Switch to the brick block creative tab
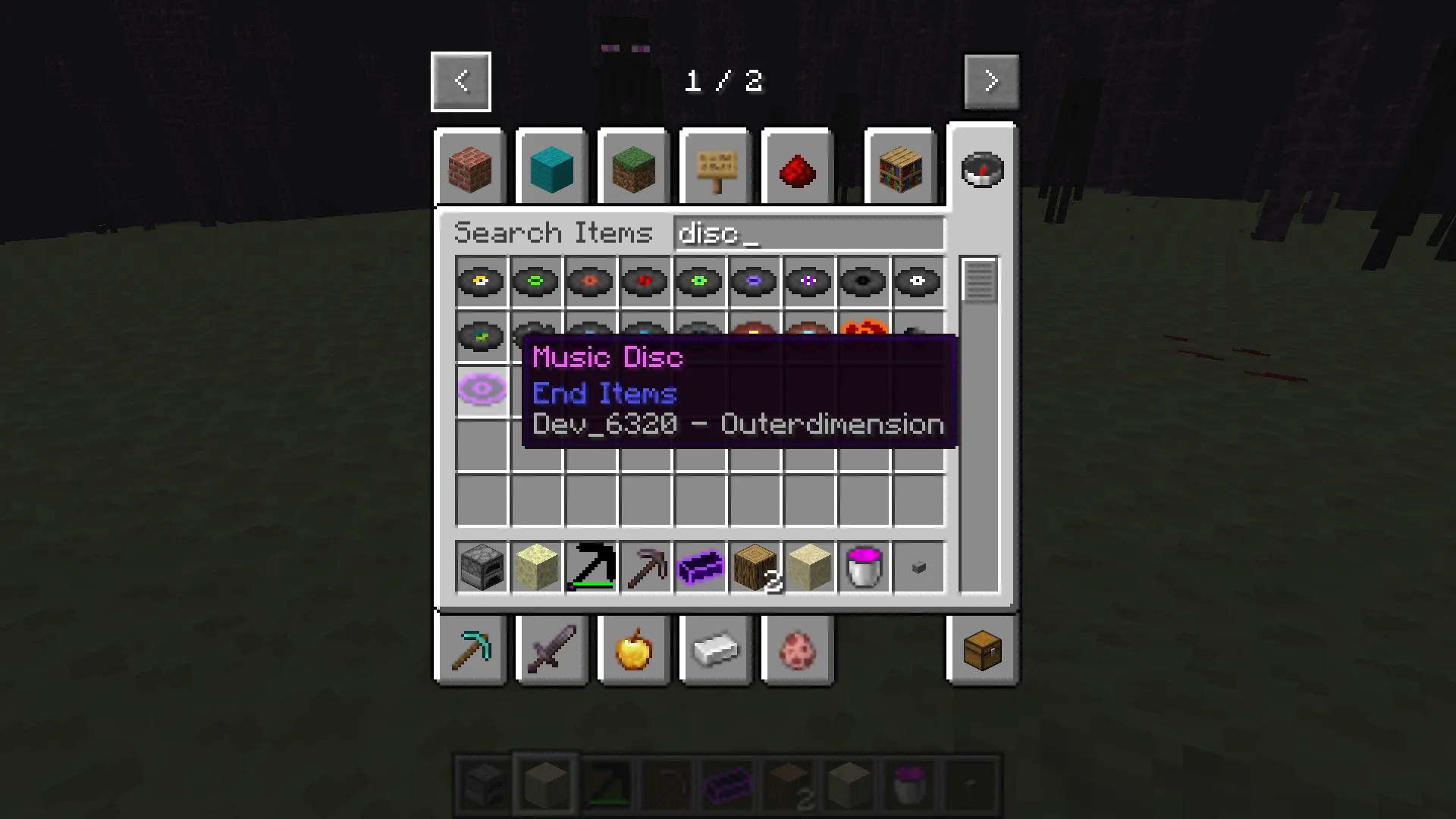This screenshot has height=819, width=1456. point(469,167)
